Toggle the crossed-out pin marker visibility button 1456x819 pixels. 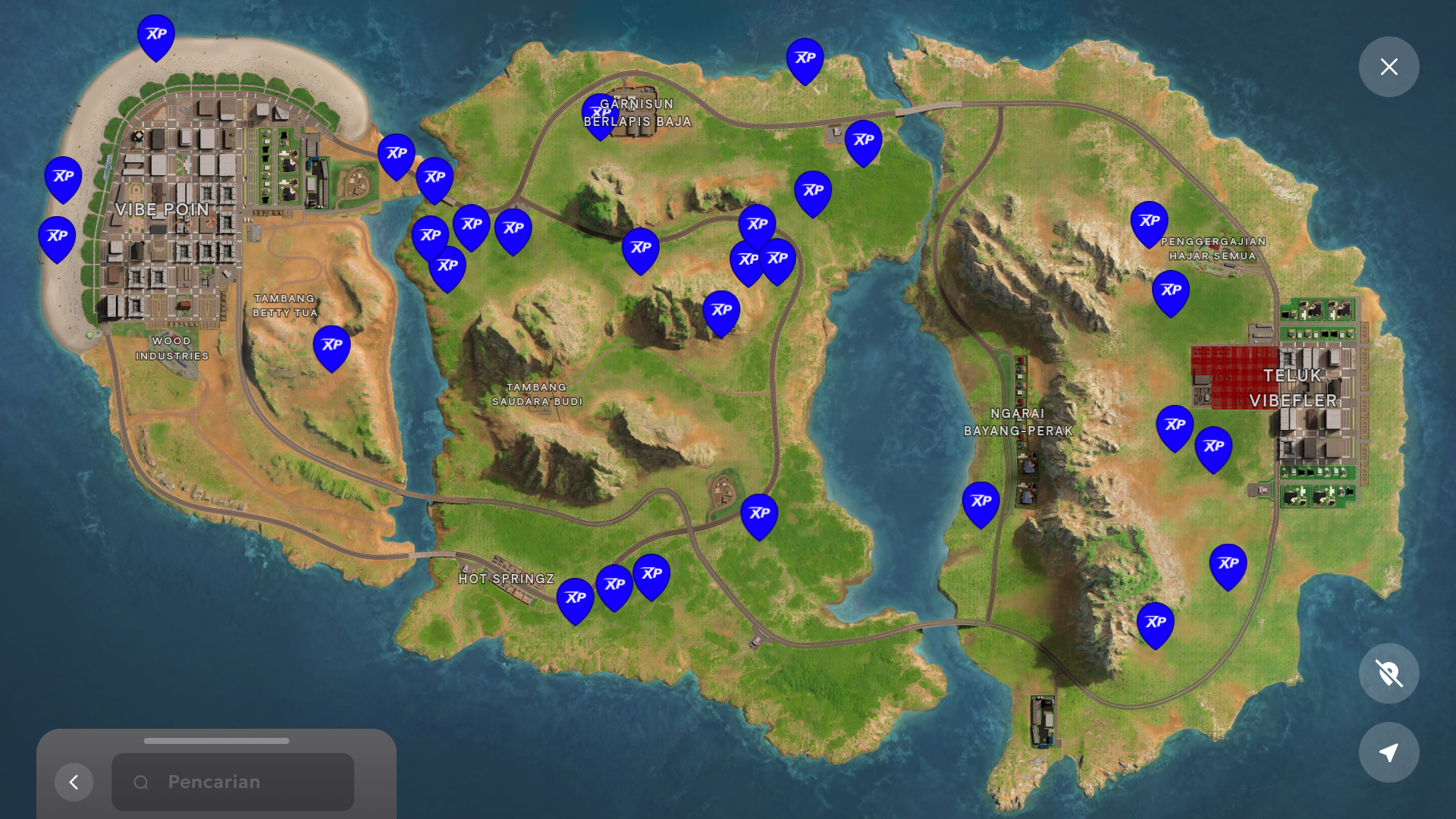coord(1389,673)
